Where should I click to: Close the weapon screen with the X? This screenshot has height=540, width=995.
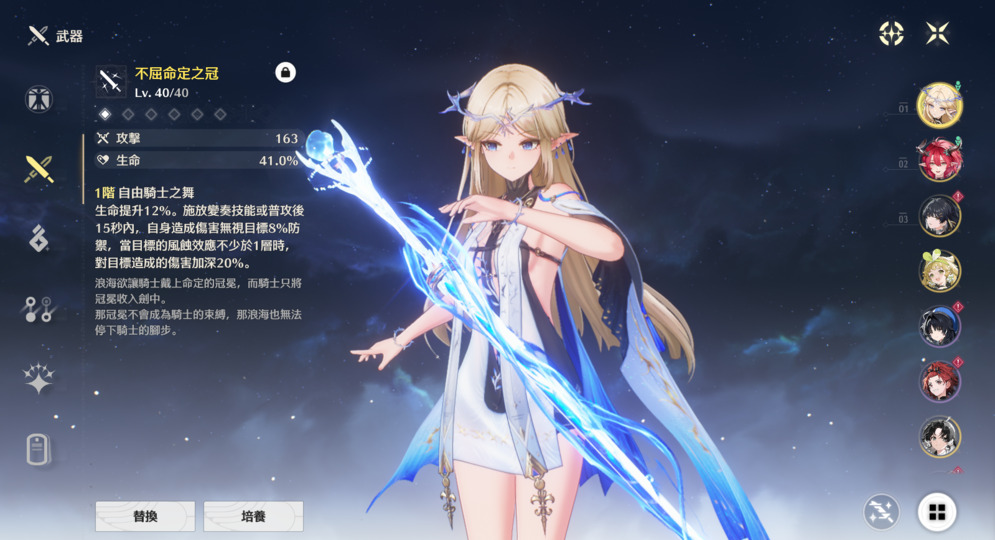tap(937, 34)
